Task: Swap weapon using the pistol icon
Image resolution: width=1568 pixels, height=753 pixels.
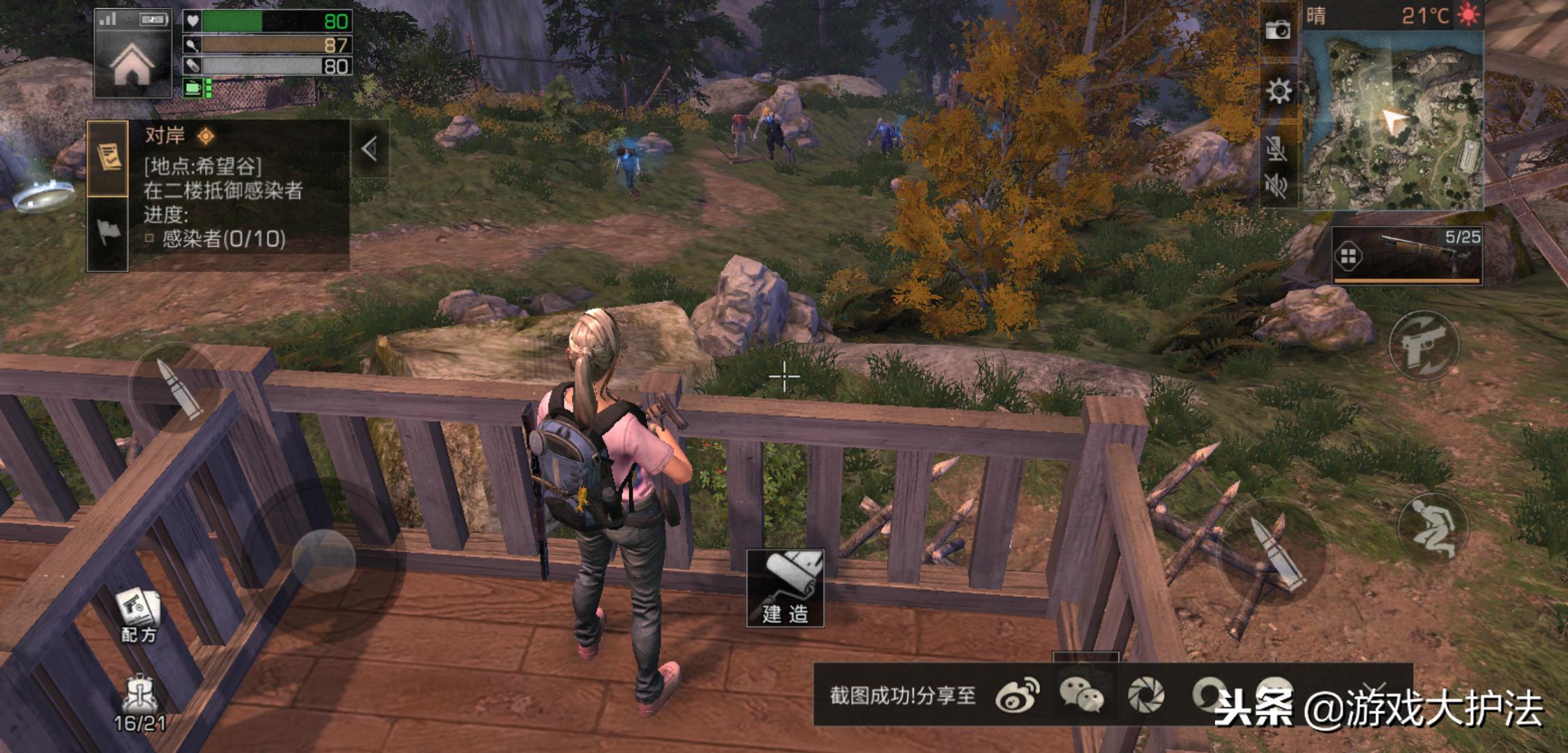Action: [1424, 346]
